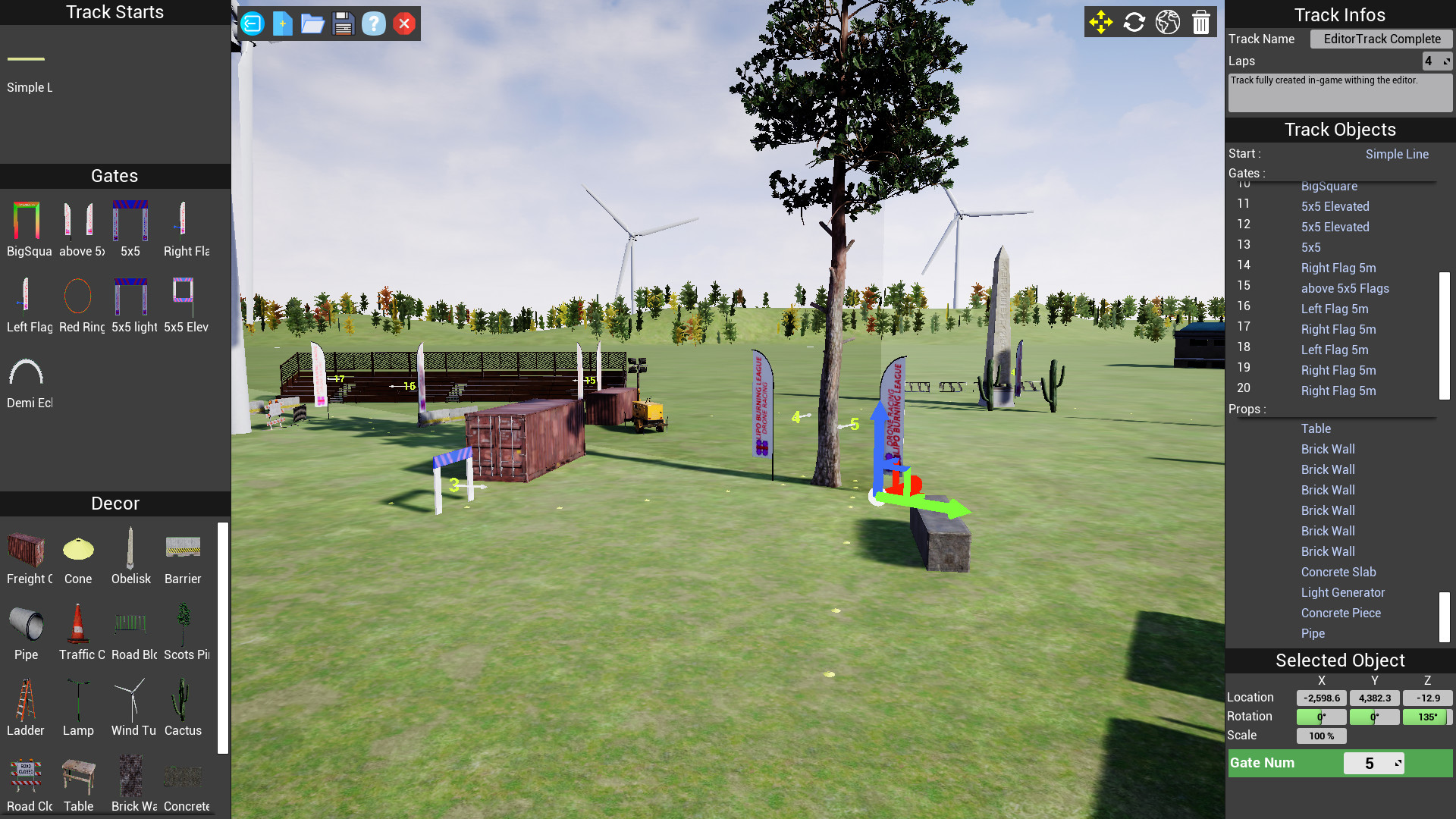Viewport: 1456px width, 819px height.
Task: Select the Red Ring gate thumbnail
Action: (79, 296)
